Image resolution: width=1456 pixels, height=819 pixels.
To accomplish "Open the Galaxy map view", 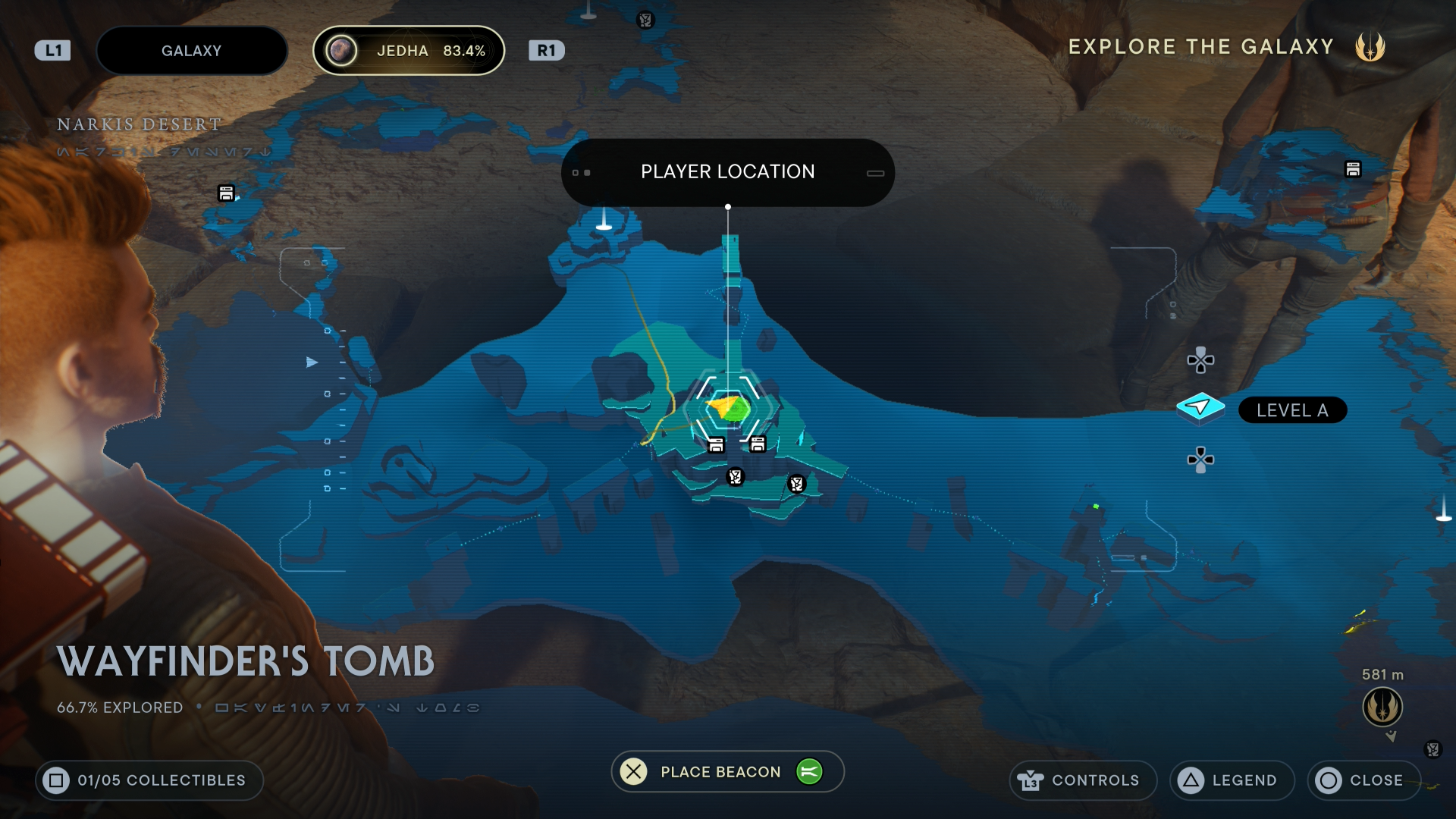I will tap(191, 51).
